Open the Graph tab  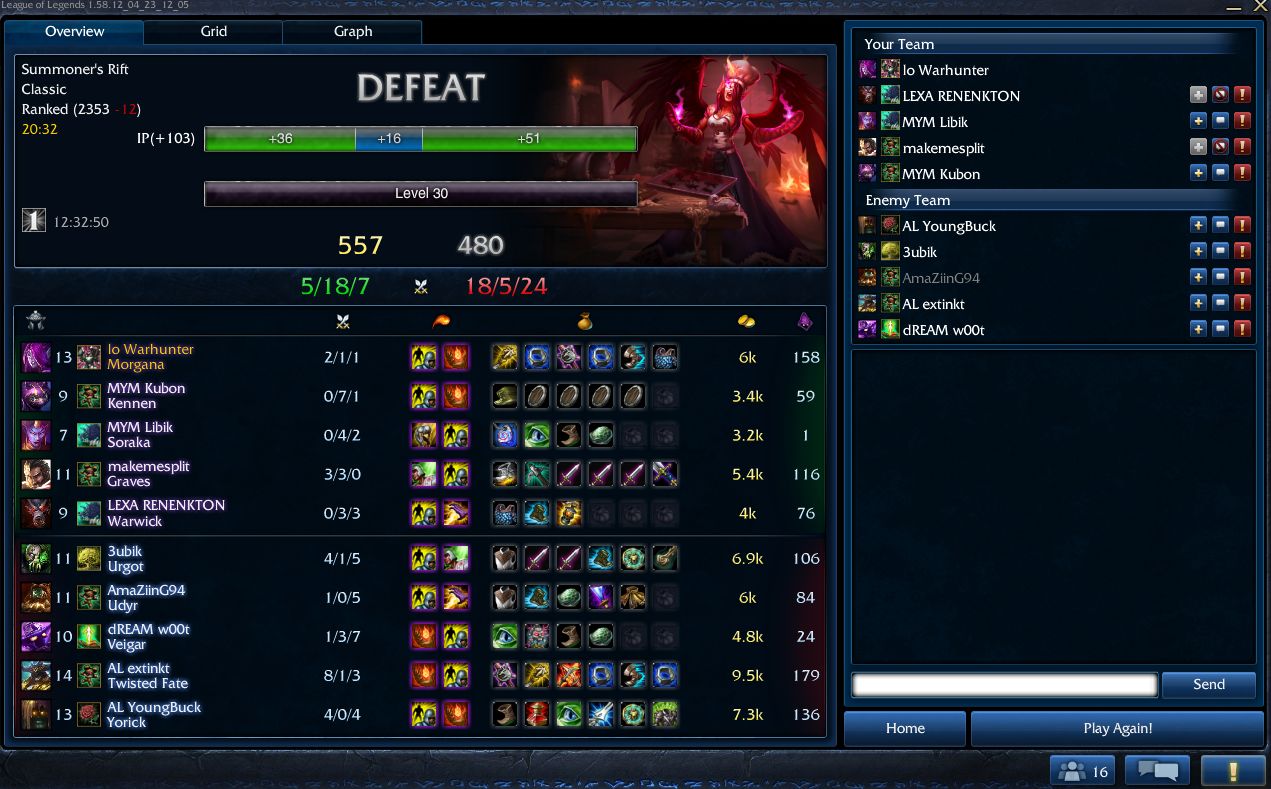(352, 32)
